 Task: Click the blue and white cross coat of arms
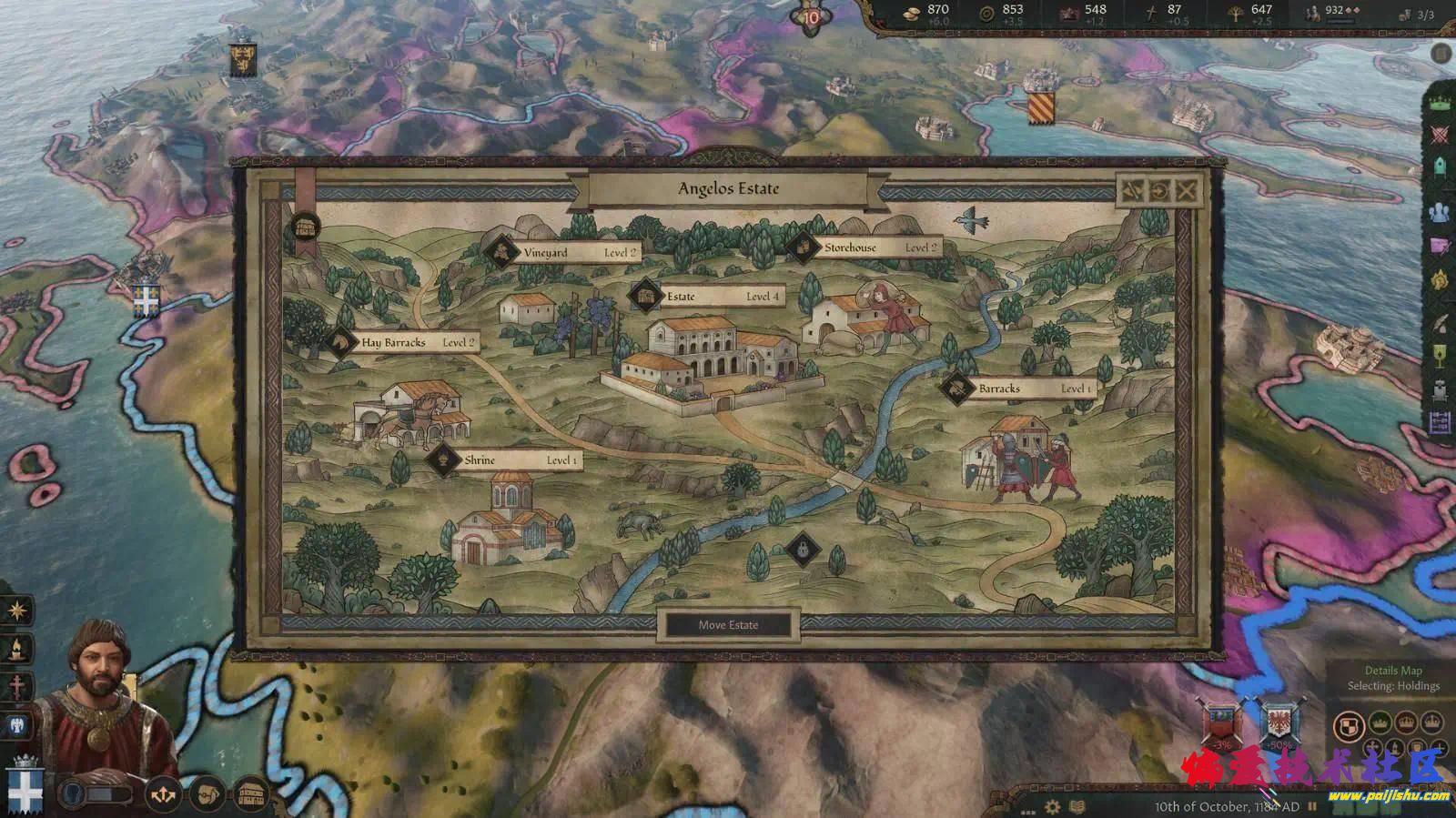coord(25,788)
